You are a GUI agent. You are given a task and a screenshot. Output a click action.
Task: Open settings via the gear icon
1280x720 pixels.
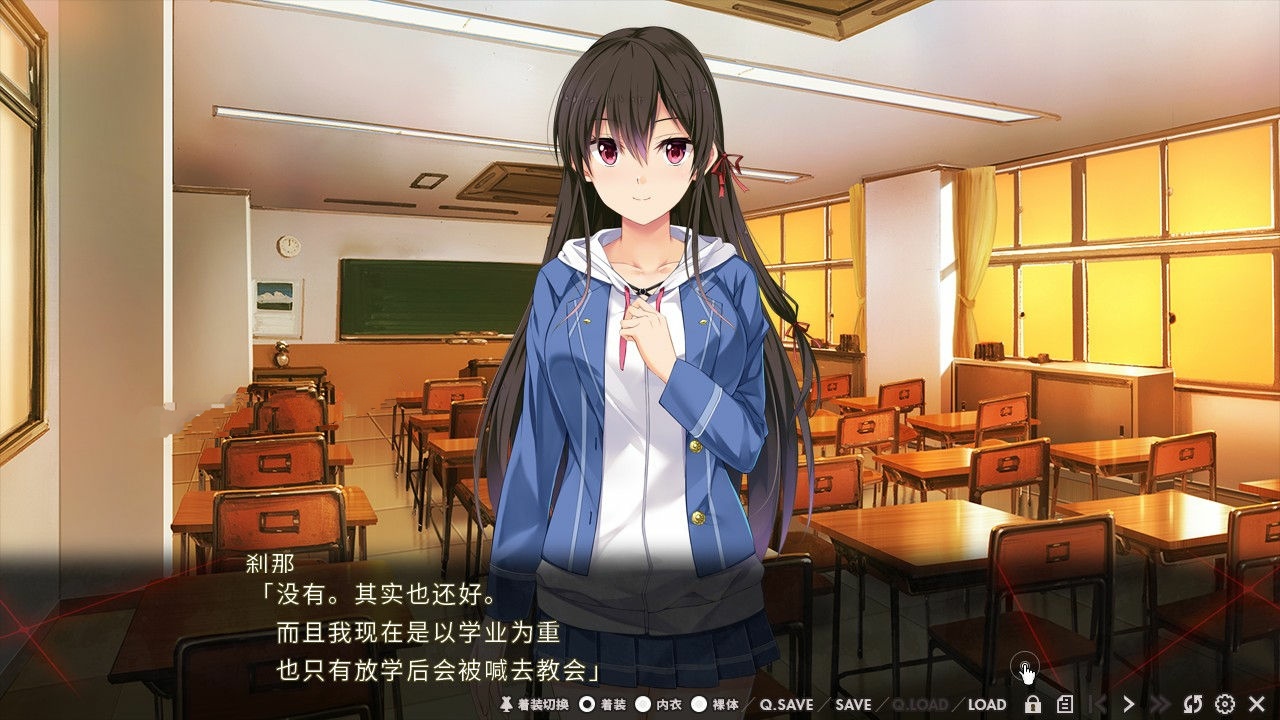pyautogui.click(x=1224, y=704)
